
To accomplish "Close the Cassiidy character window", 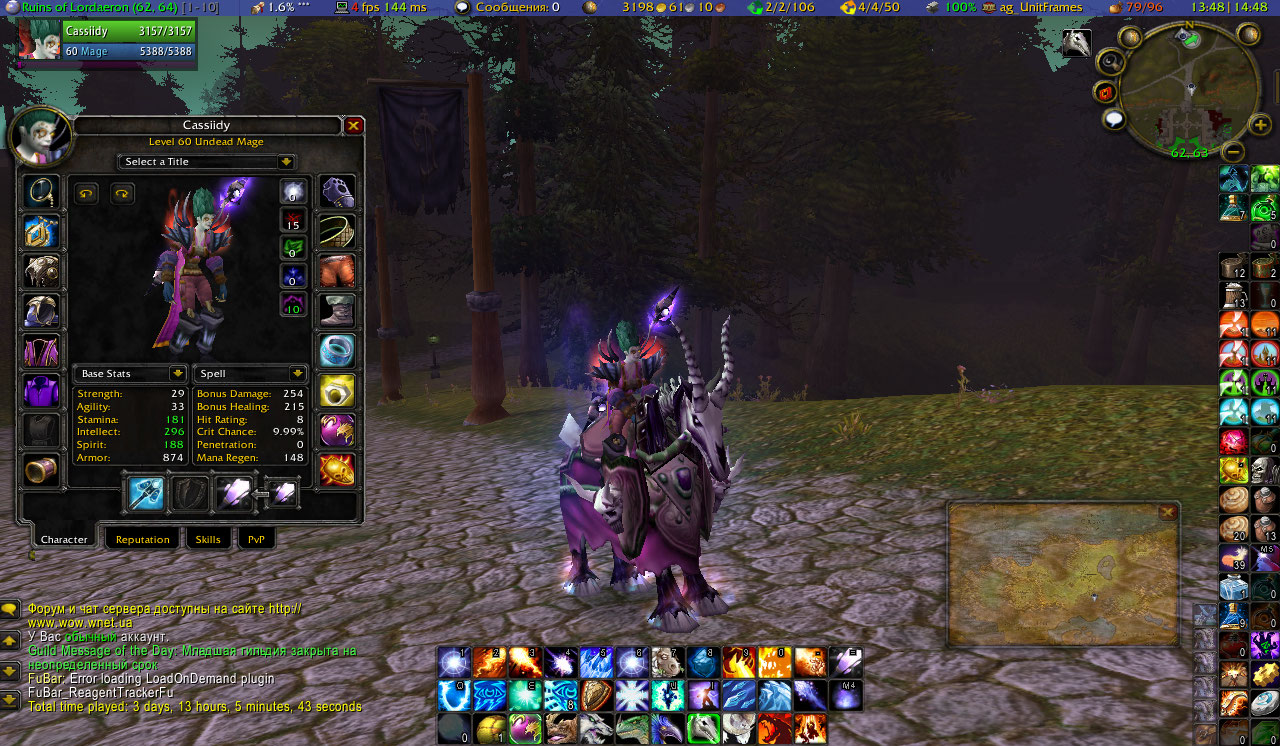I will tap(353, 126).
